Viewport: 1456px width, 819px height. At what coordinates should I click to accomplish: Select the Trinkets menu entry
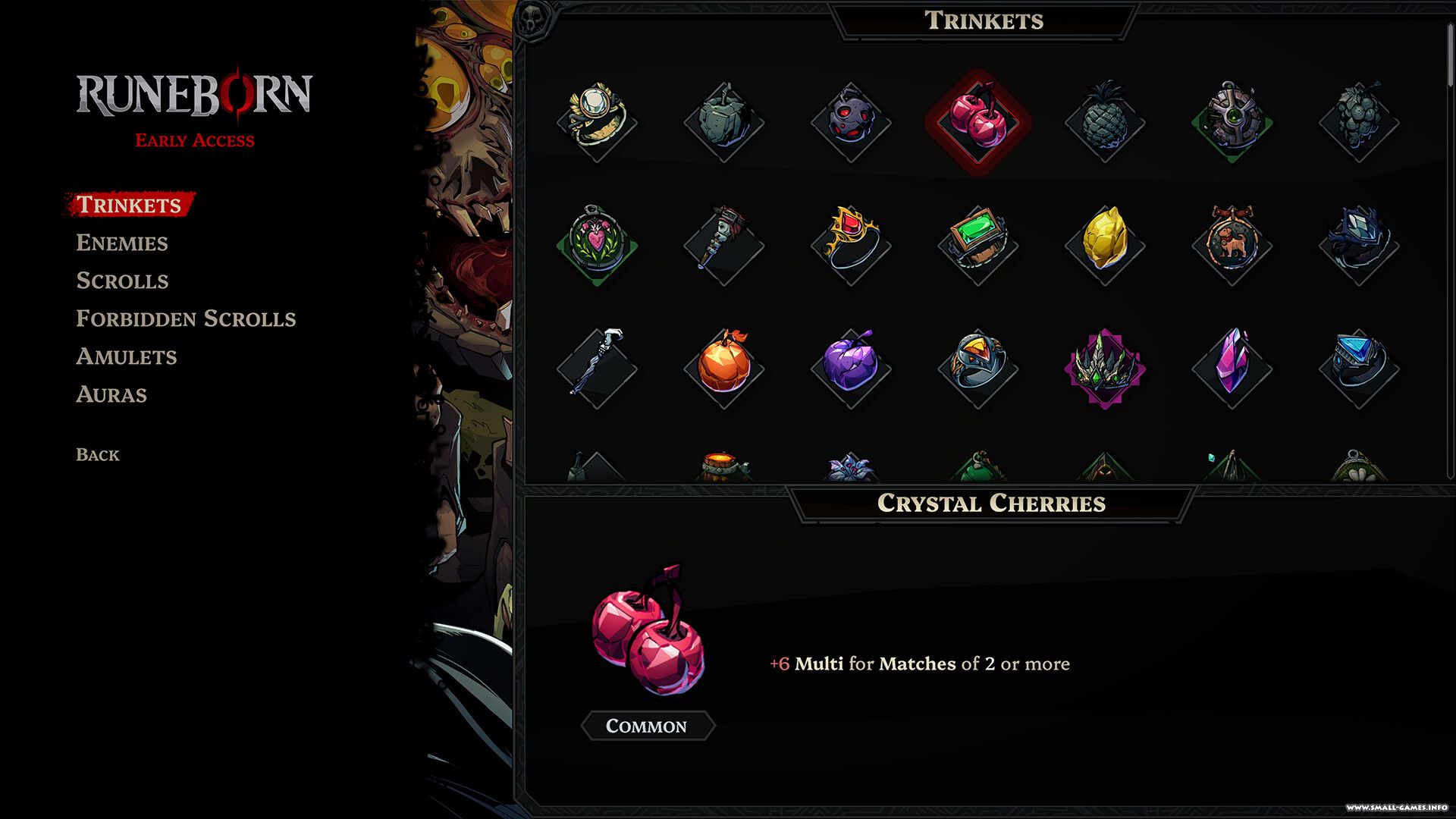pos(129,205)
